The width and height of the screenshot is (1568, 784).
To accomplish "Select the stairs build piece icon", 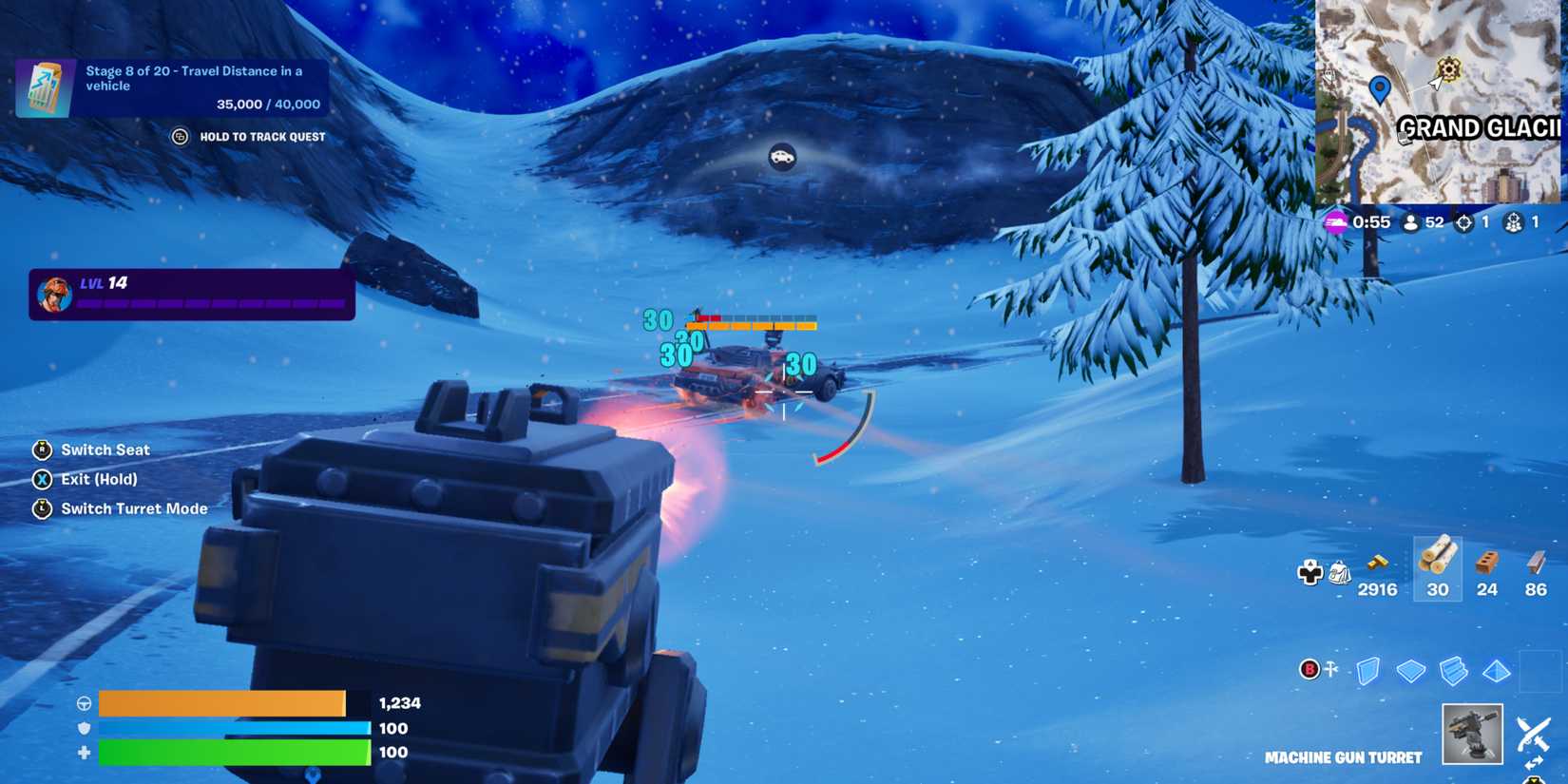I will (1454, 671).
